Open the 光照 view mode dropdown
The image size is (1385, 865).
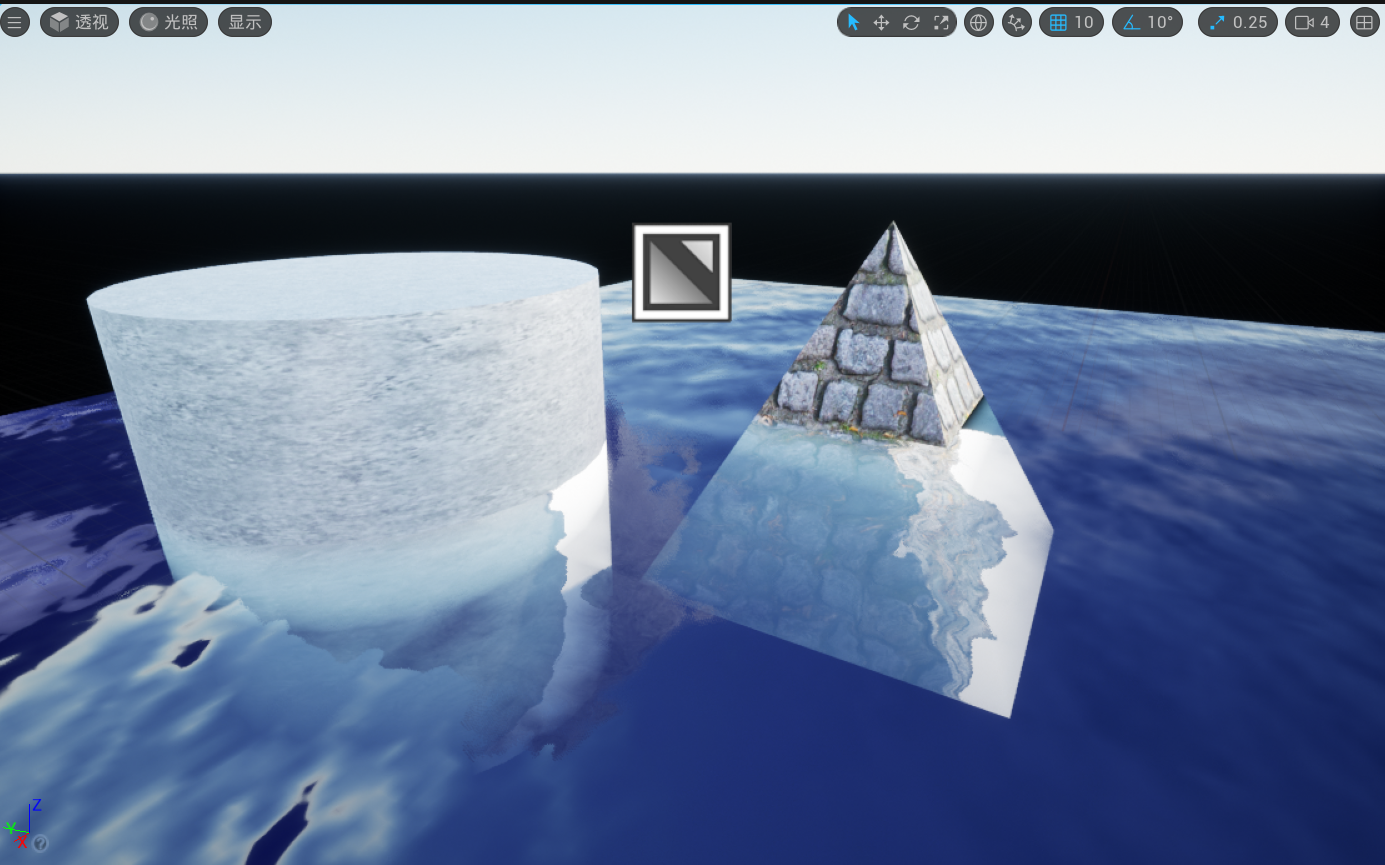pyautogui.click(x=167, y=22)
